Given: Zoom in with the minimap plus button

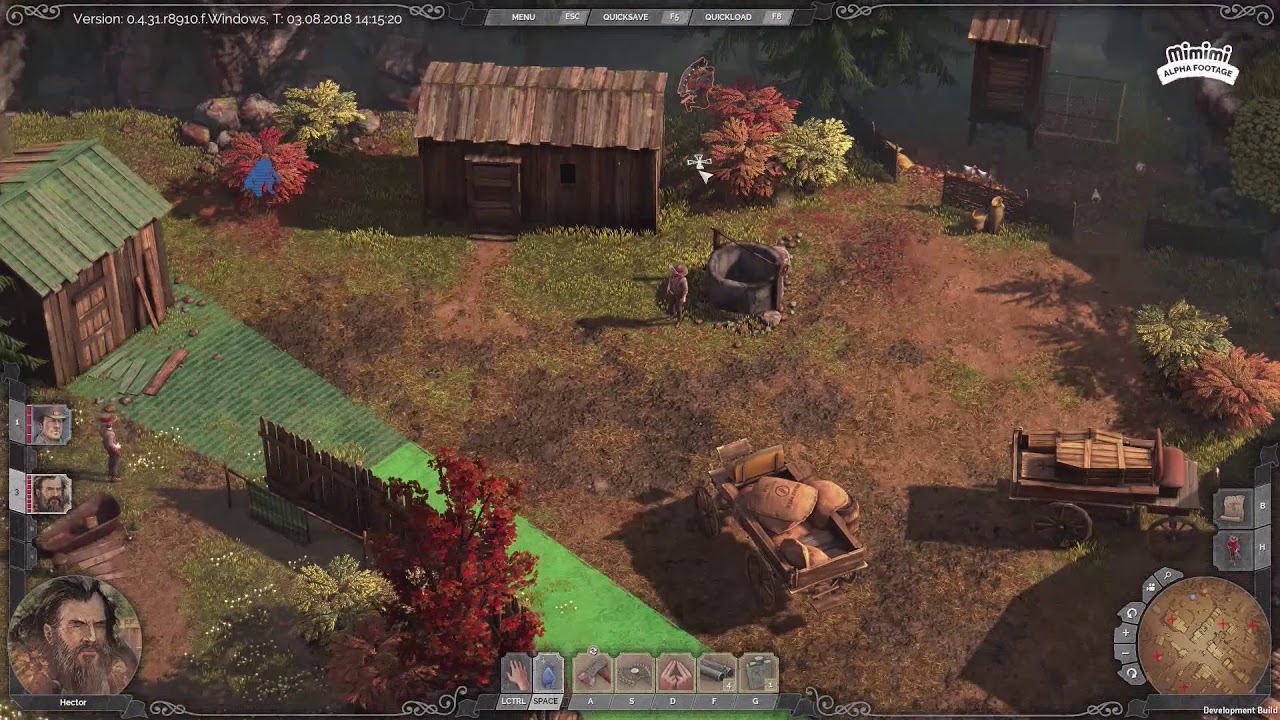Looking at the screenshot, I should (1126, 633).
